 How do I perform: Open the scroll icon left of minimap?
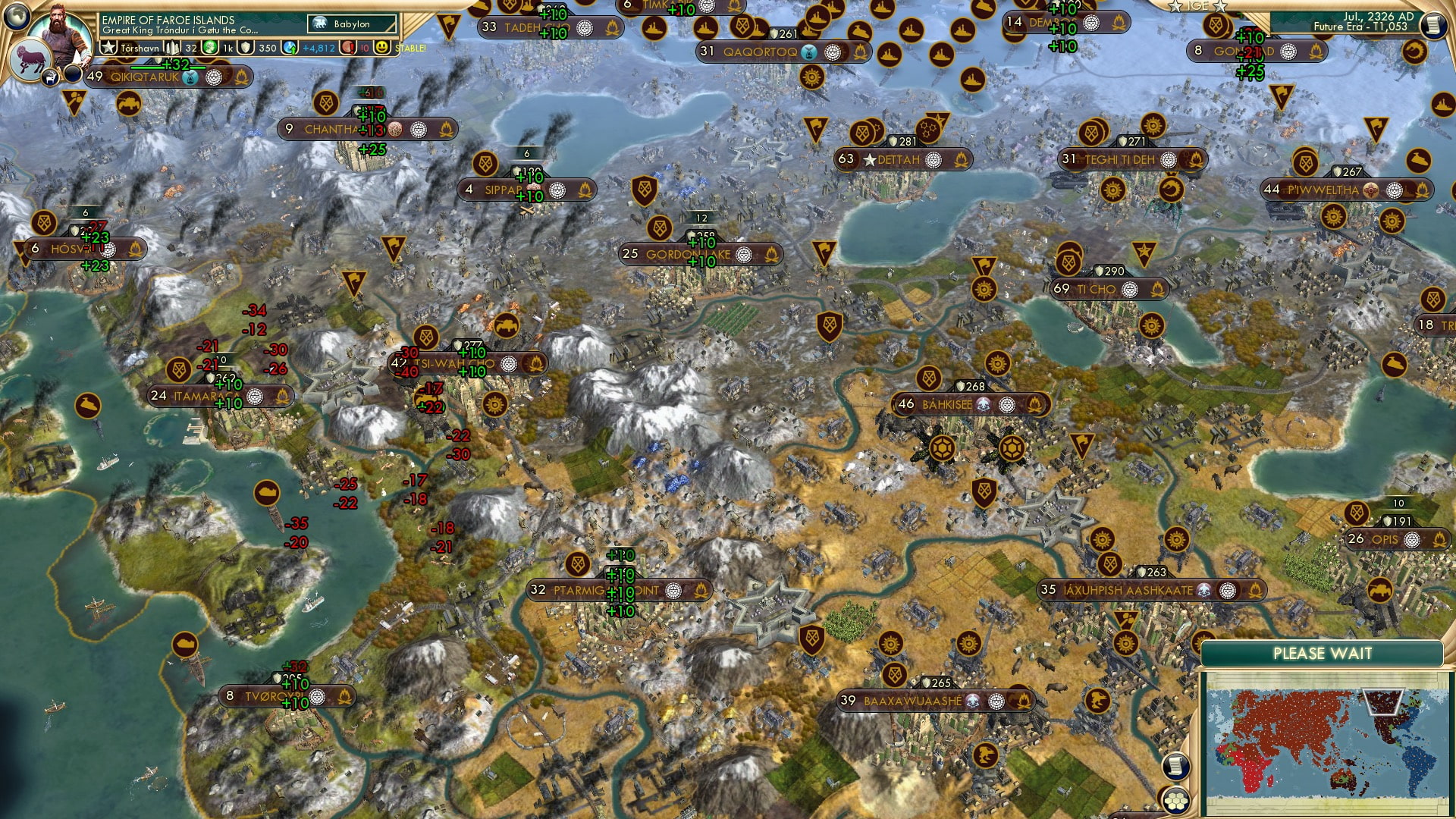coord(1175,767)
